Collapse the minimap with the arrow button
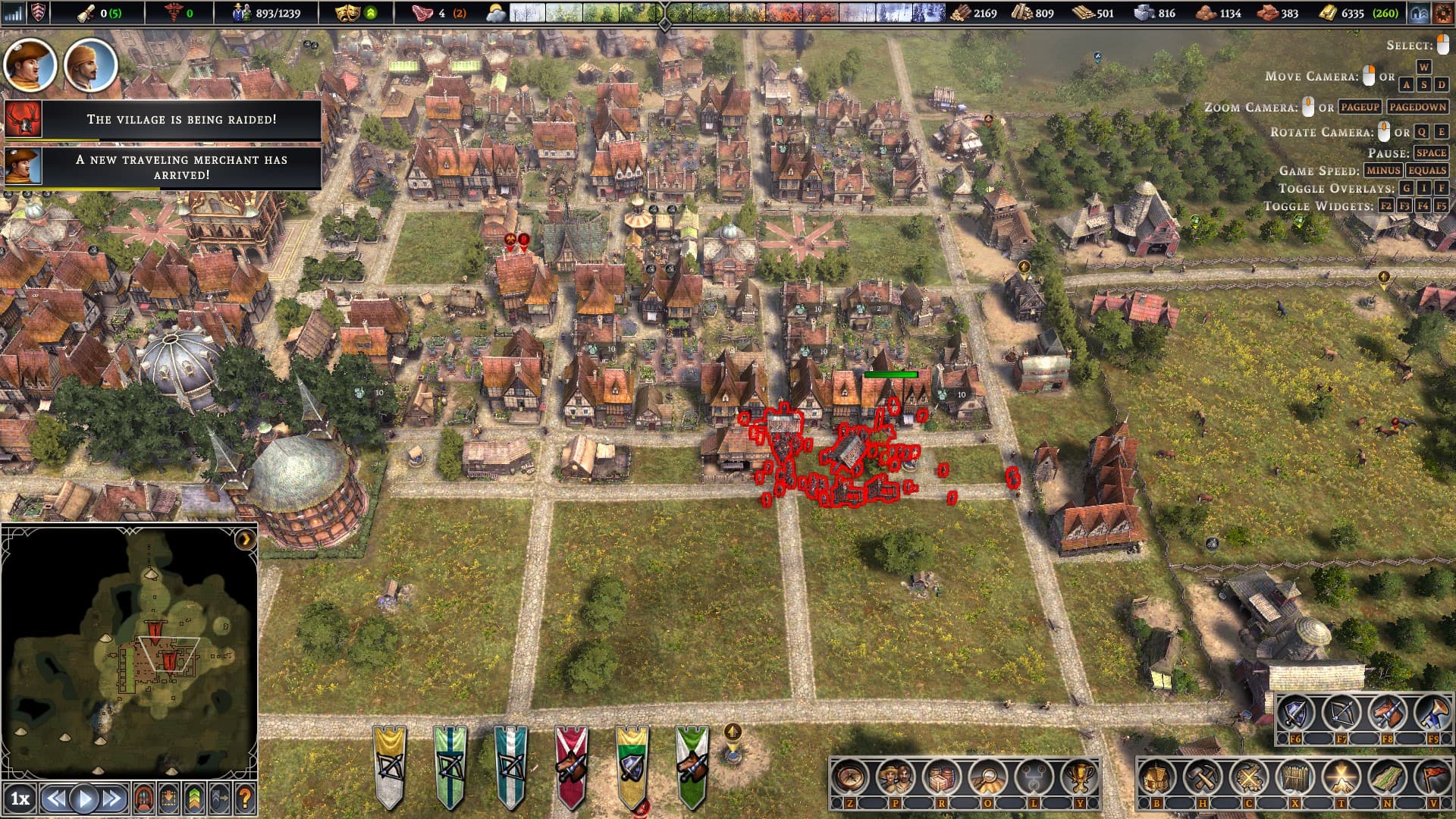This screenshot has height=819, width=1456. [x=245, y=539]
